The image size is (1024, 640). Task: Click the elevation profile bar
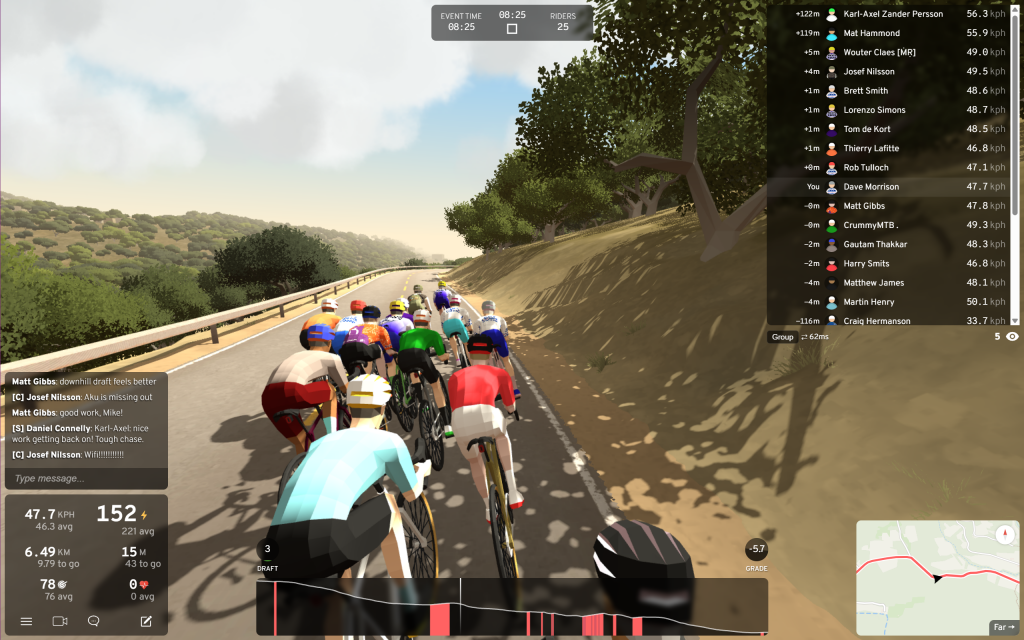(510, 607)
